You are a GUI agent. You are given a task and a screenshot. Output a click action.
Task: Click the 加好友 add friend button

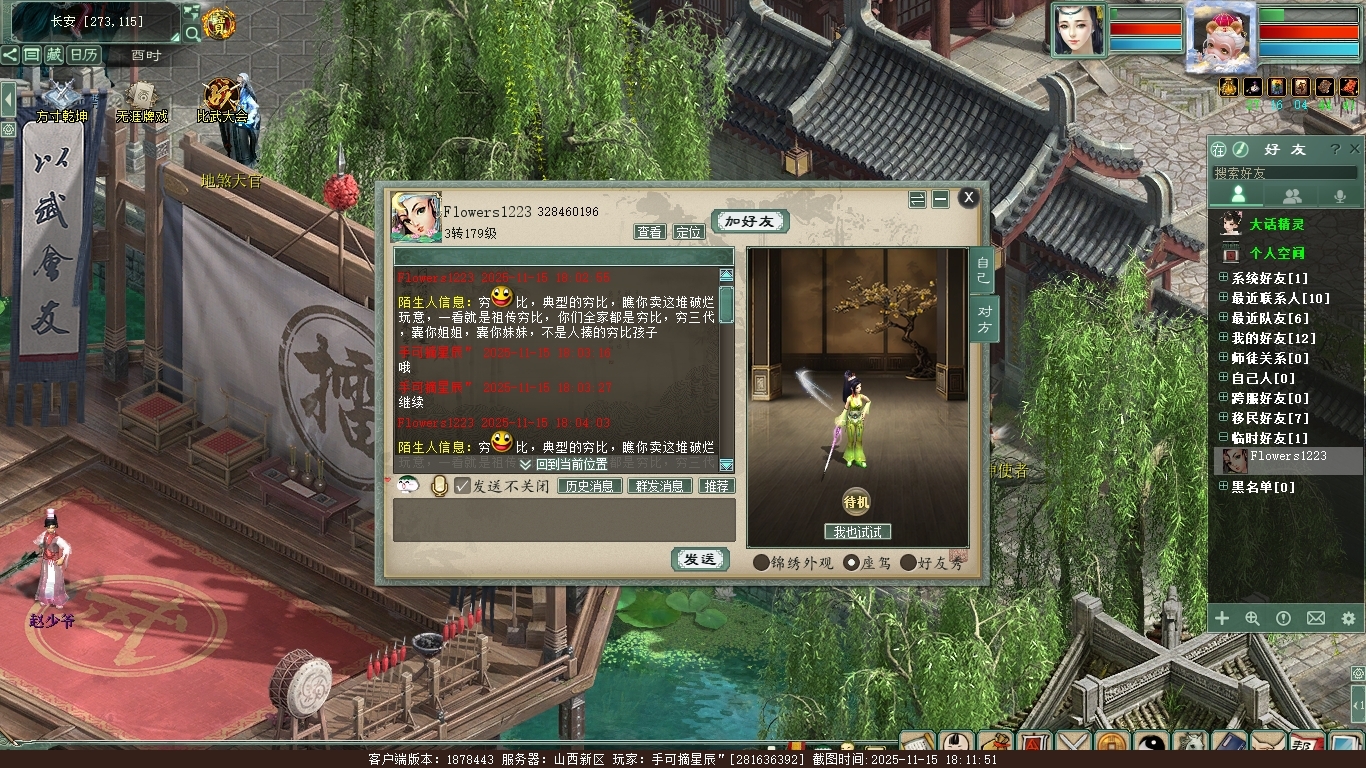[x=750, y=221]
